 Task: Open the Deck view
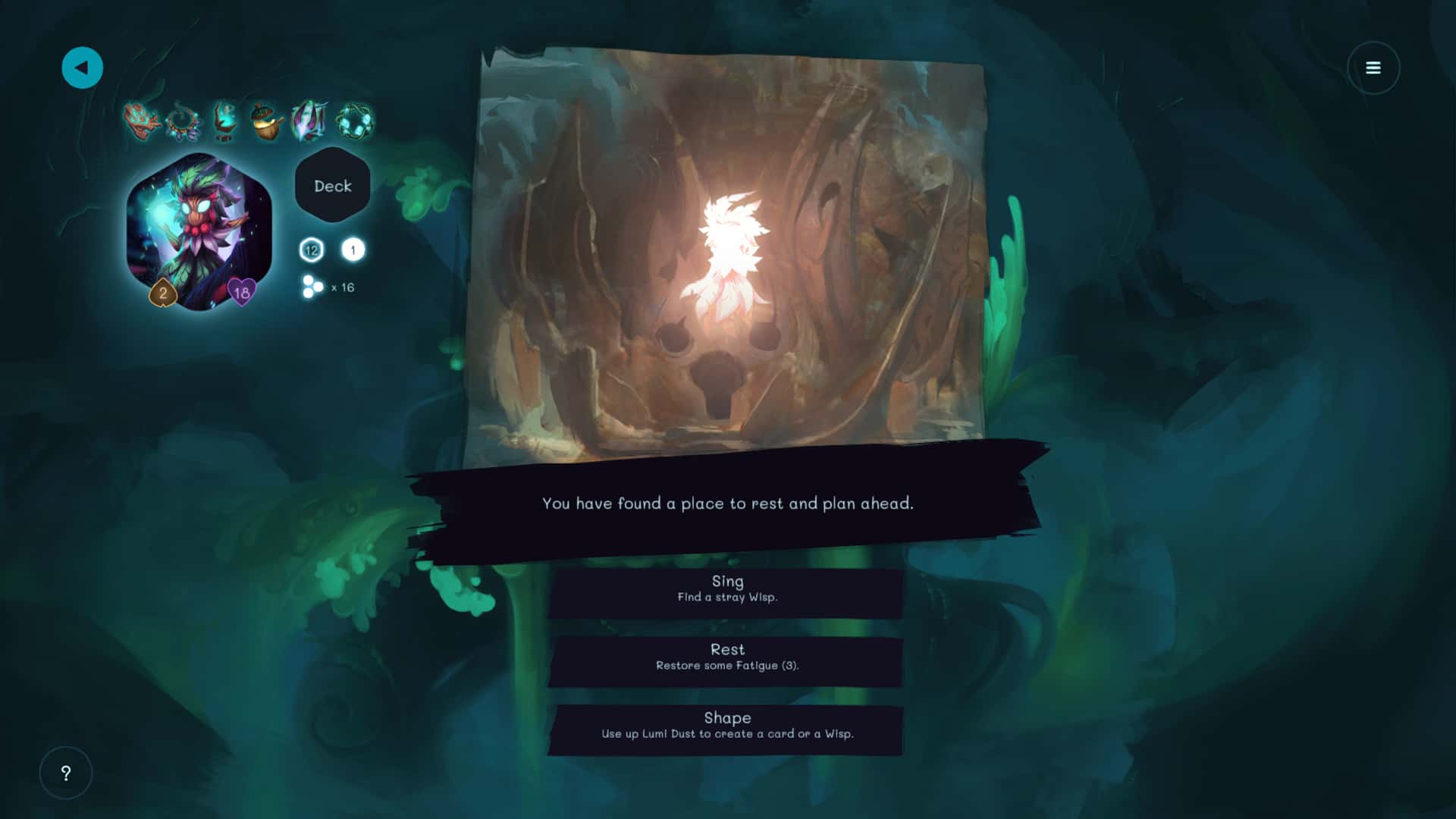333,186
